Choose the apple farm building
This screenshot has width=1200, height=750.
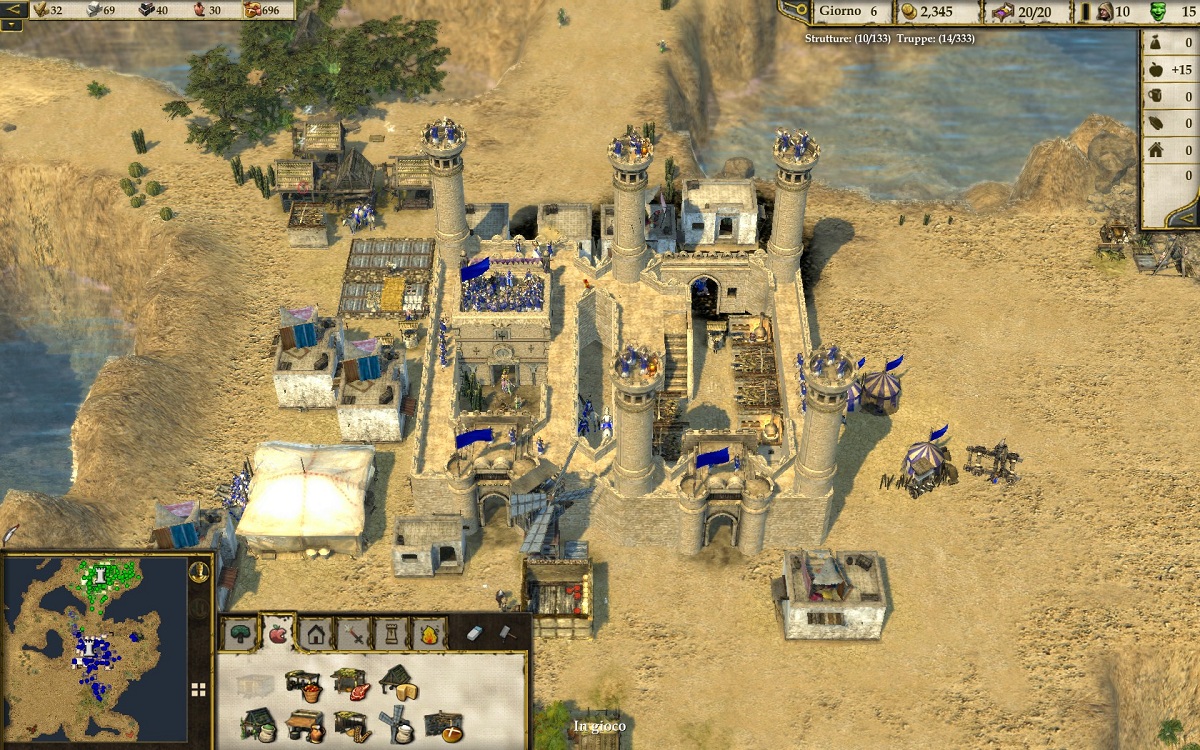tap(303, 684)
